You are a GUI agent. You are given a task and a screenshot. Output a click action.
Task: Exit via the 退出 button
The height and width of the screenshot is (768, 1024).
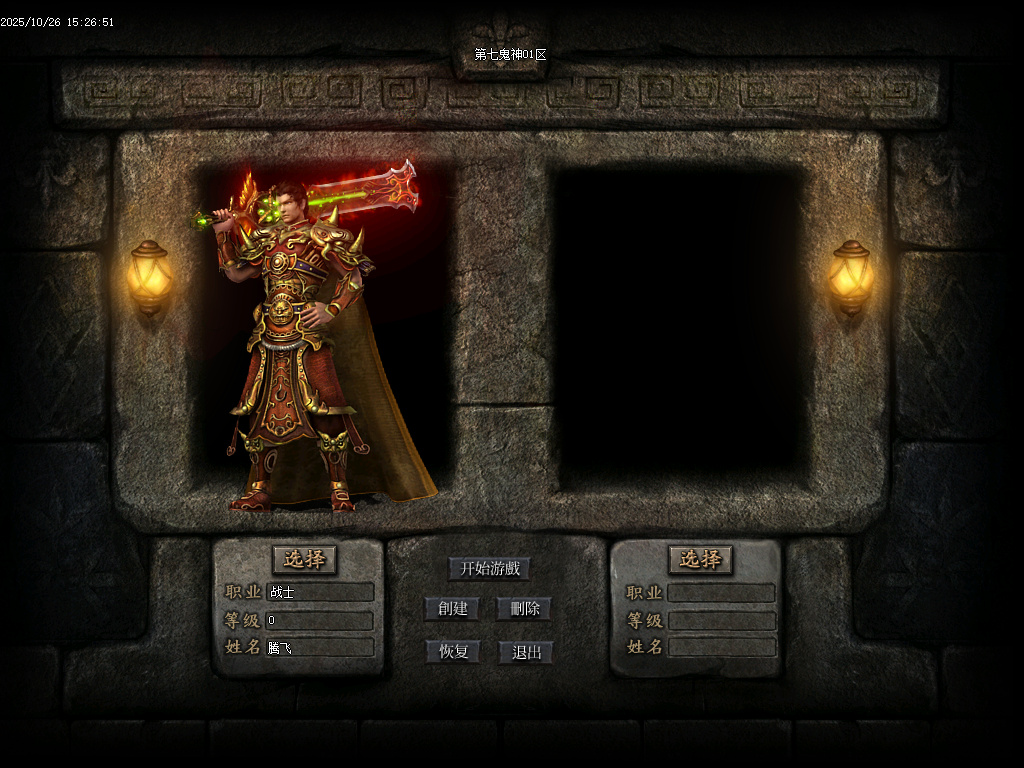(526, 652)
